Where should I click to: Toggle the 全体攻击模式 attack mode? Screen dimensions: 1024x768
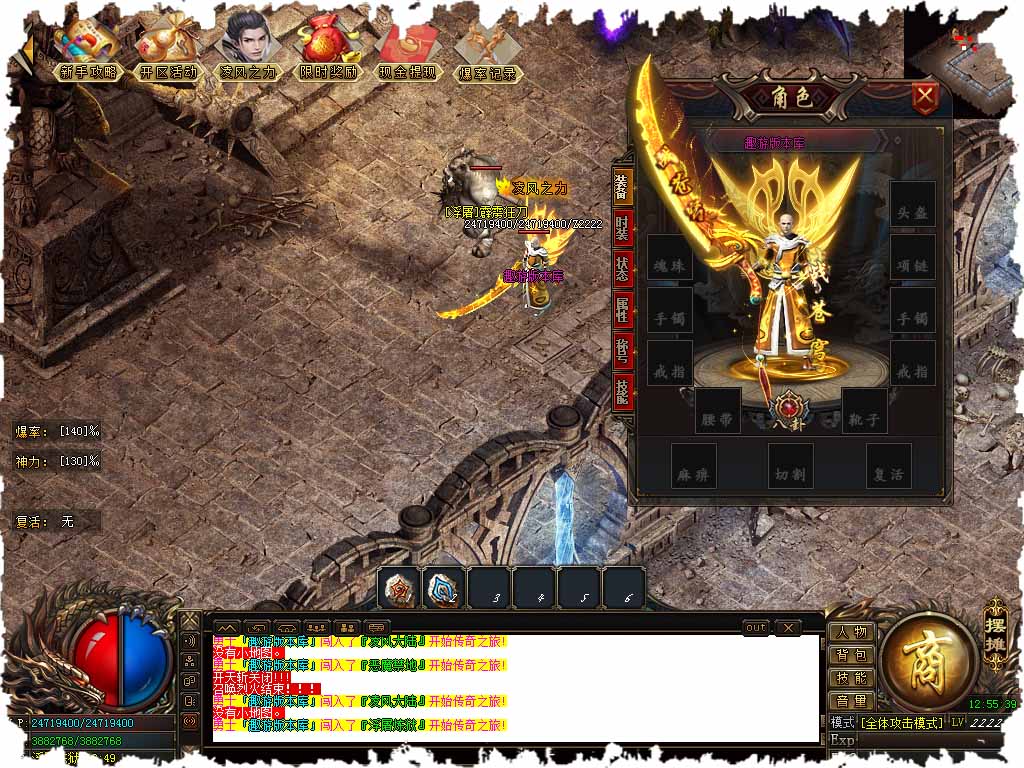tap(902, 722)
